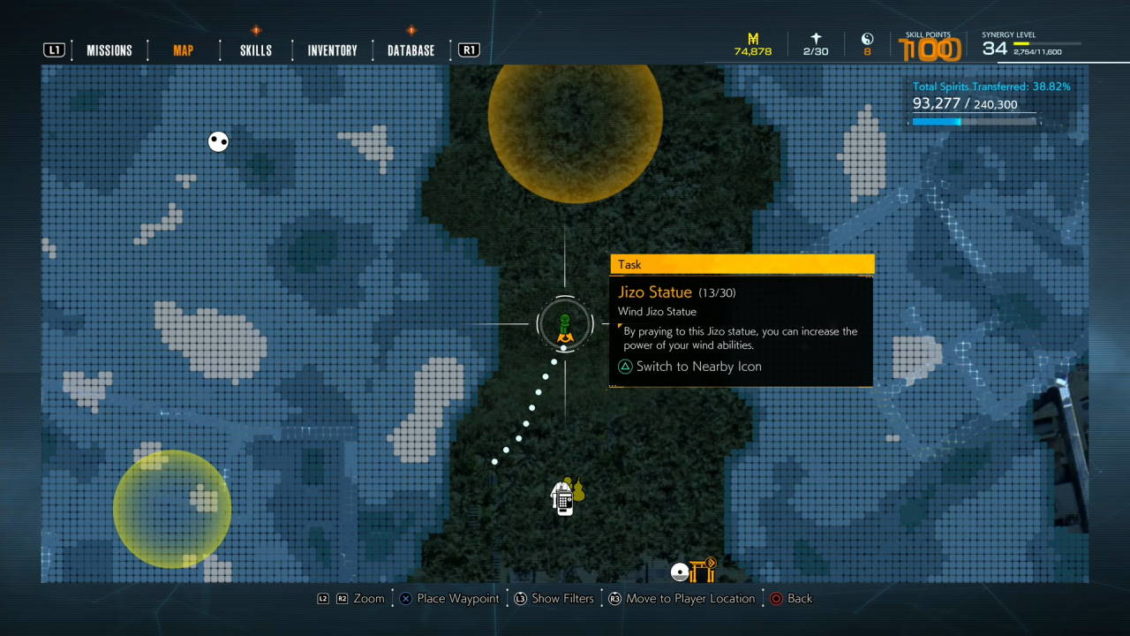This screenshot has width=1130, height=636.
Task: Switch to the Skills tab
Action: click(x=256, y=50)
